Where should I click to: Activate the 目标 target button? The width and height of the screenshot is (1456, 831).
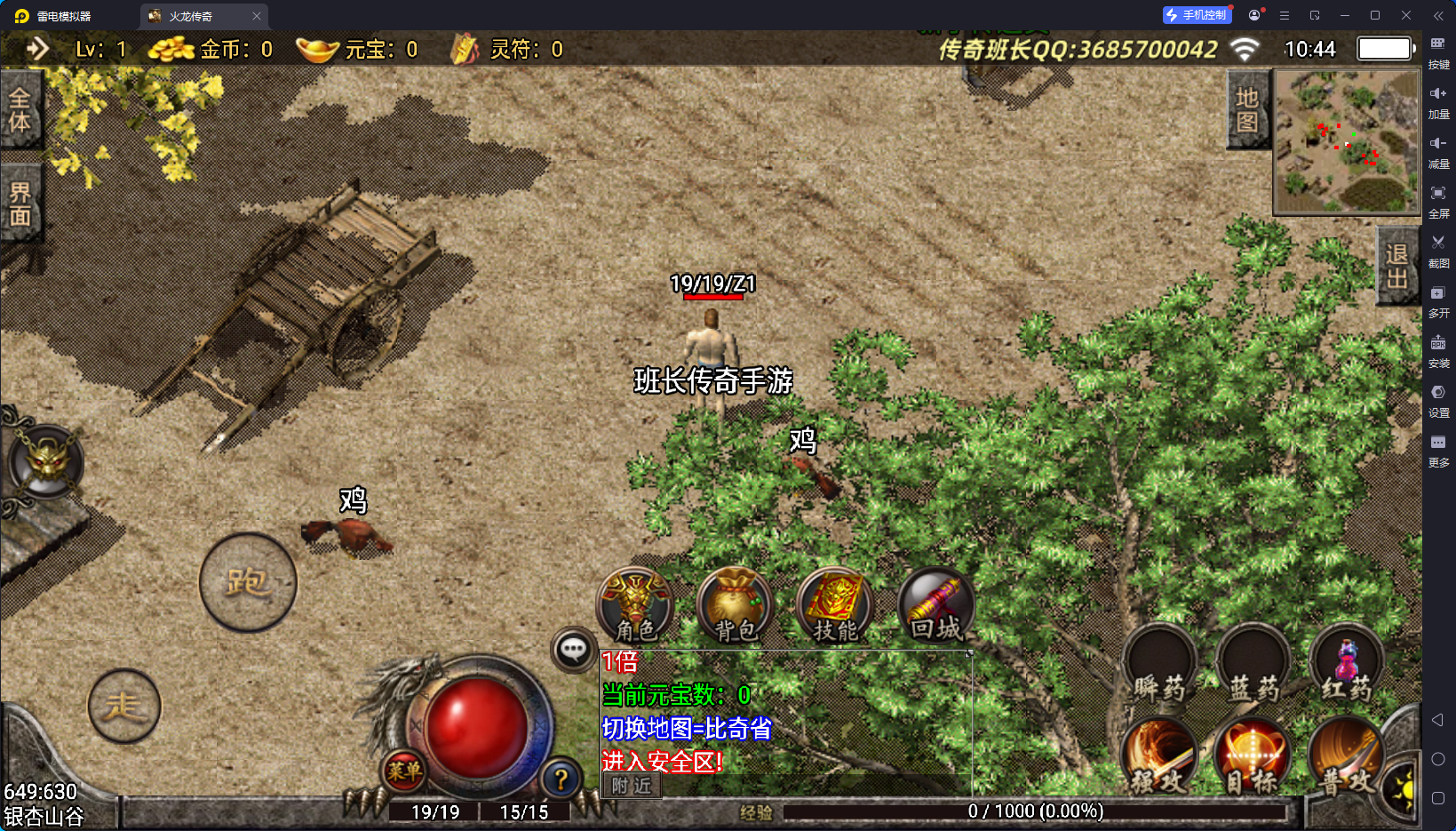1253,757
